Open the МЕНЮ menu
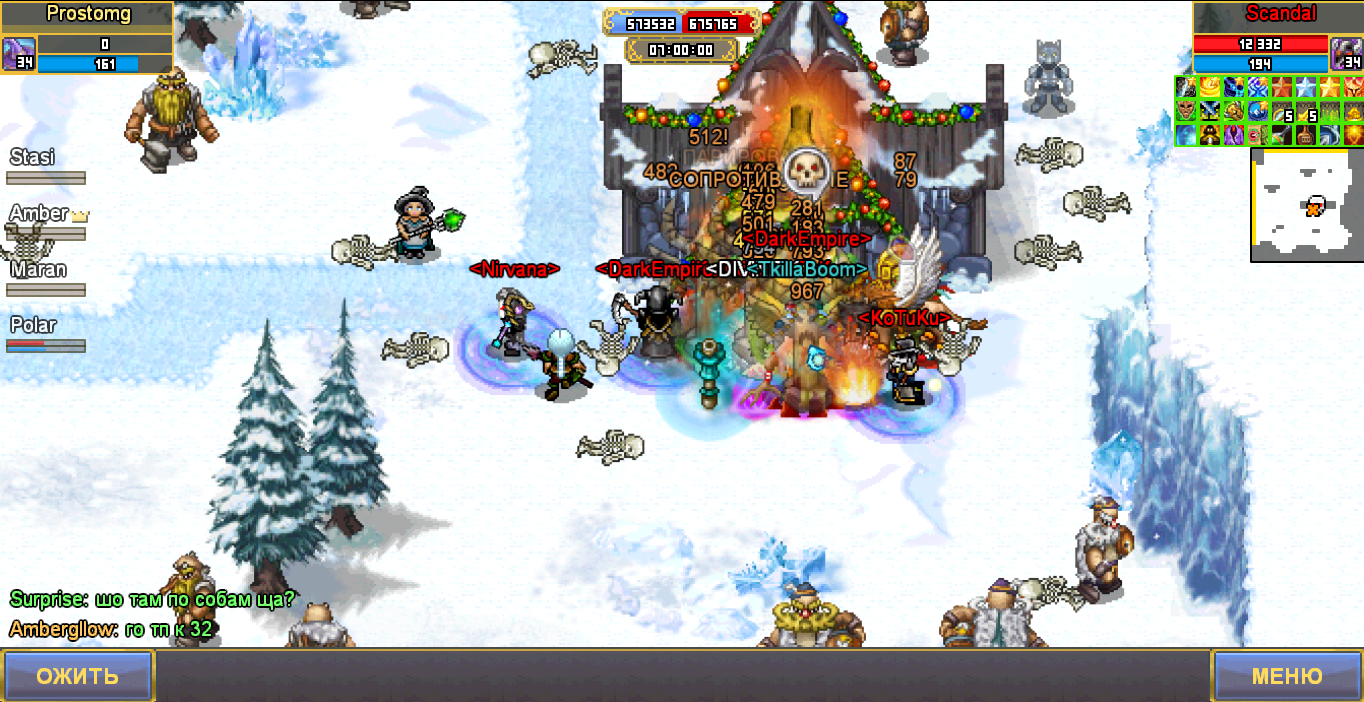 point(1286,675)
